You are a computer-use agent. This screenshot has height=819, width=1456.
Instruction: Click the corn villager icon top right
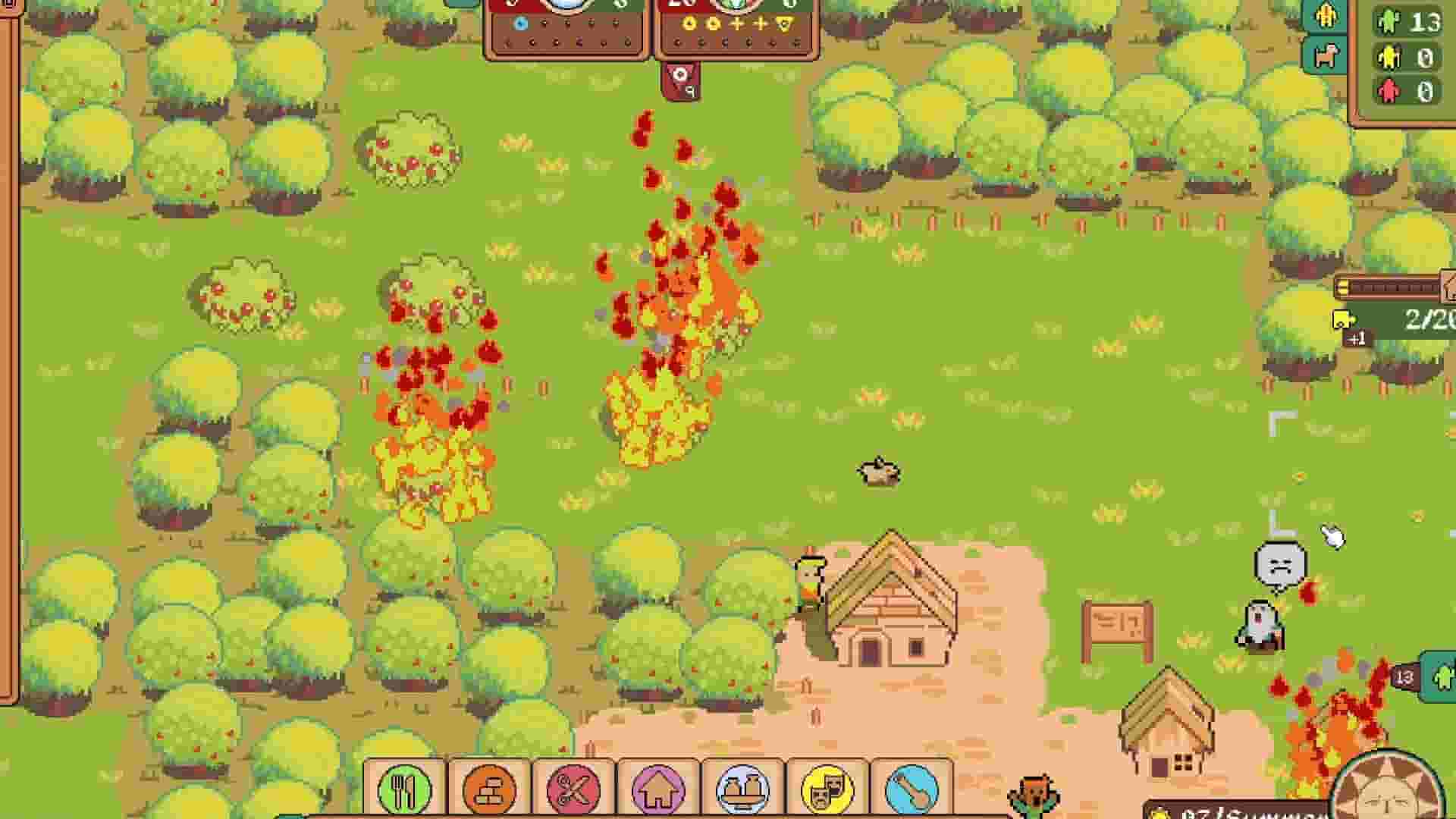[x=1326, y=17]
